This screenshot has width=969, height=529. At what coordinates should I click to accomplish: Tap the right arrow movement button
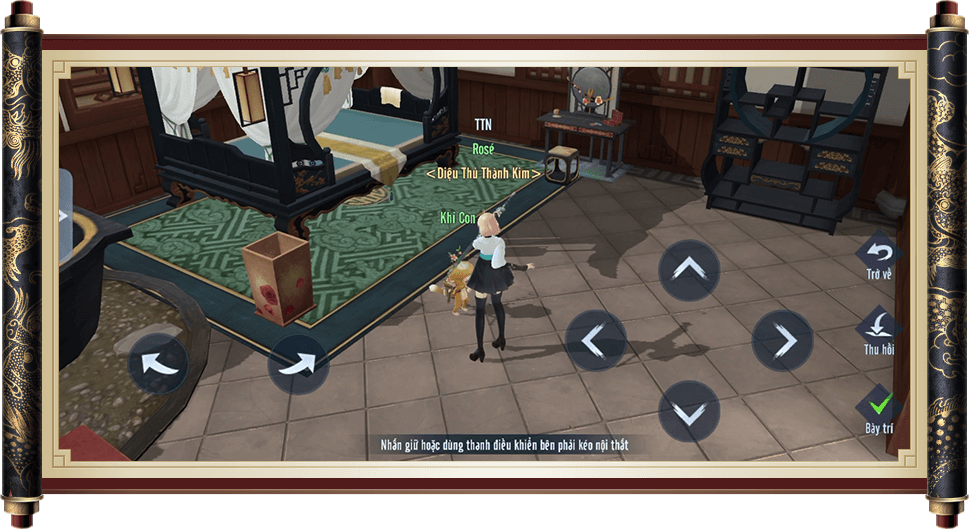(782, 340)
